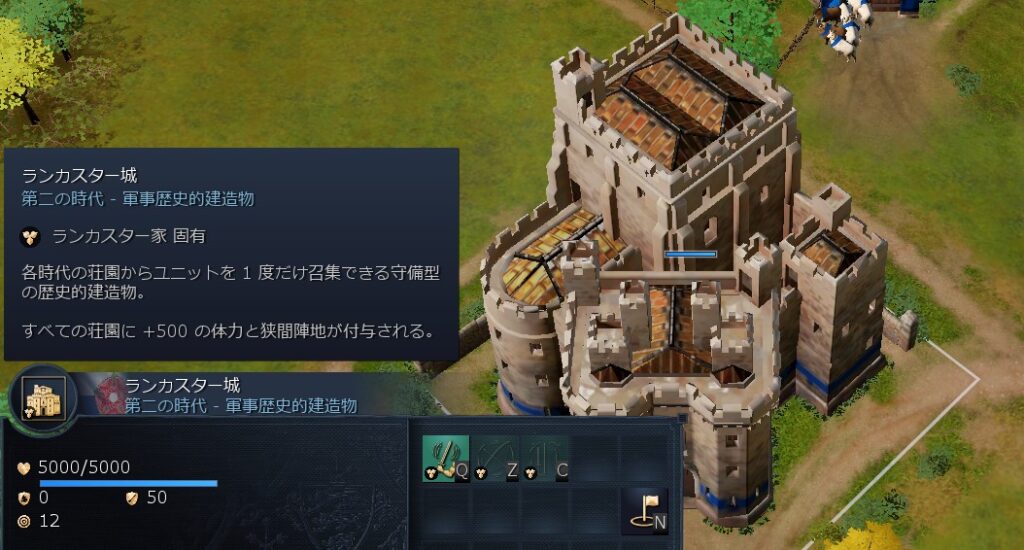Click the Lancaster Castle building portrait
This screenshot has width=1024, height=550.
click(43, 398)
